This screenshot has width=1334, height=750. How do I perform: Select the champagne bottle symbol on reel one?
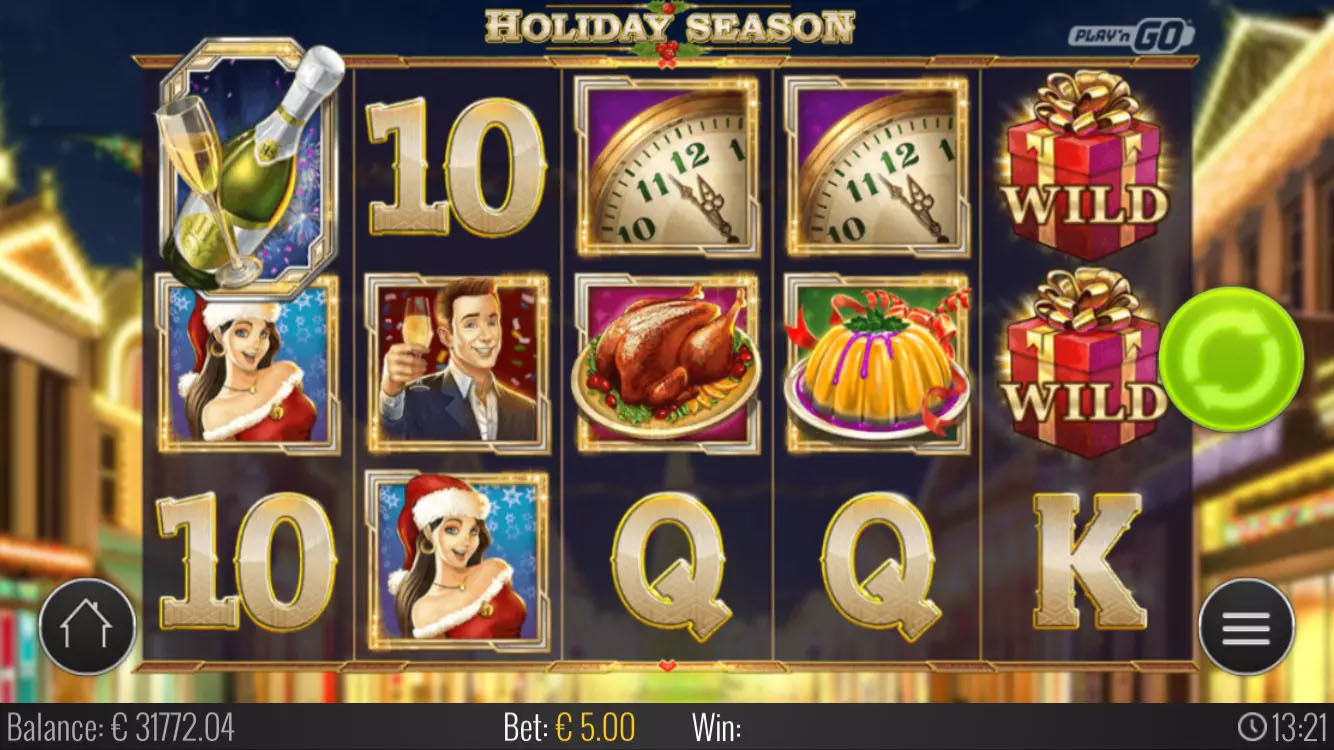247,165
